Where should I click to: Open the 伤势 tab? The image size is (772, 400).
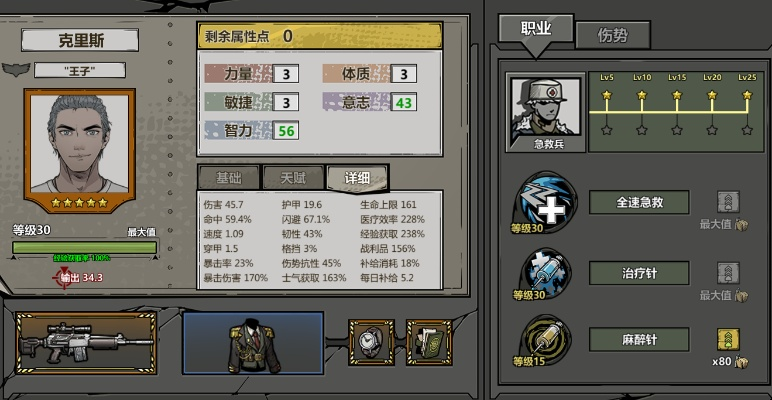(x=612, y=35)
